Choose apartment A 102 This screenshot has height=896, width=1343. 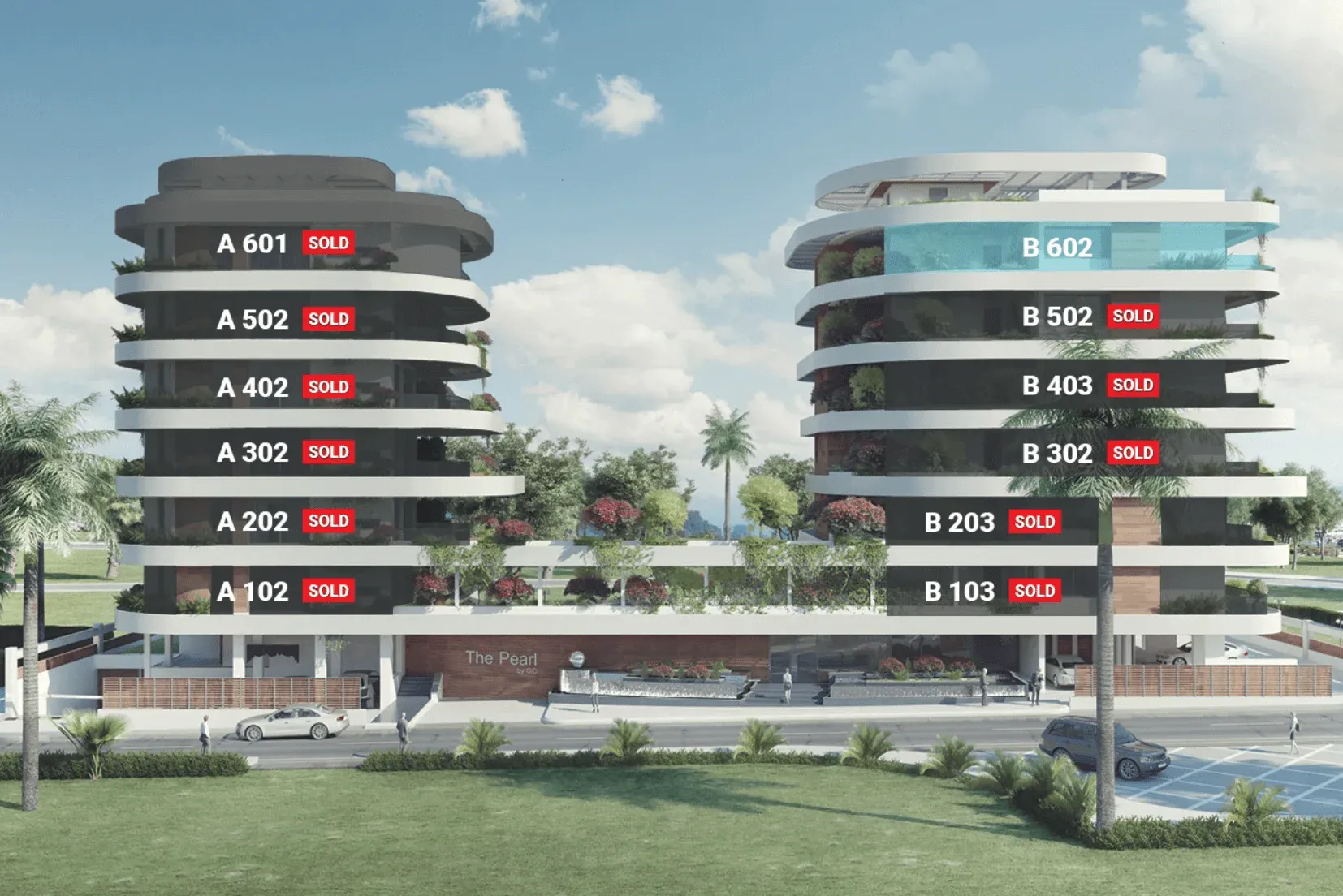pyautogui.click(x=253, y=592)
